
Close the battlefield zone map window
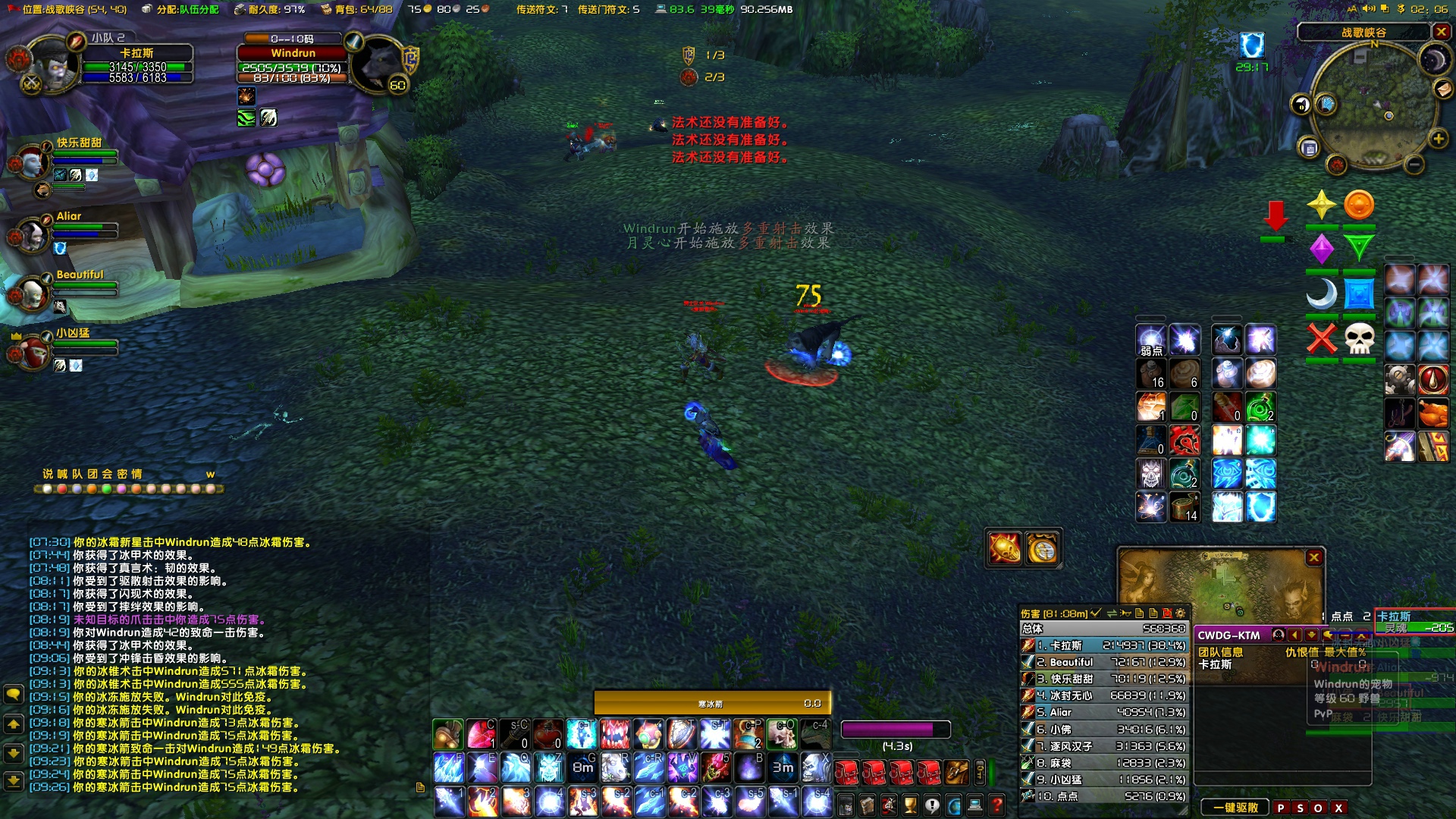[x=1314, y=557]
